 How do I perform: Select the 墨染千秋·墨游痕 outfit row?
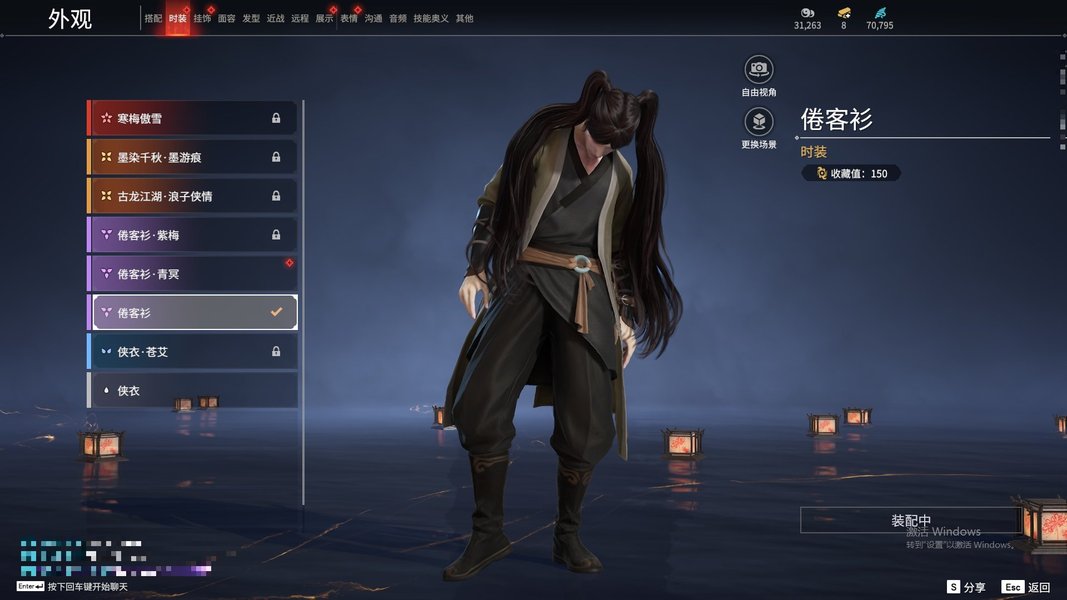pyautogui.click(x=192, y=158)
